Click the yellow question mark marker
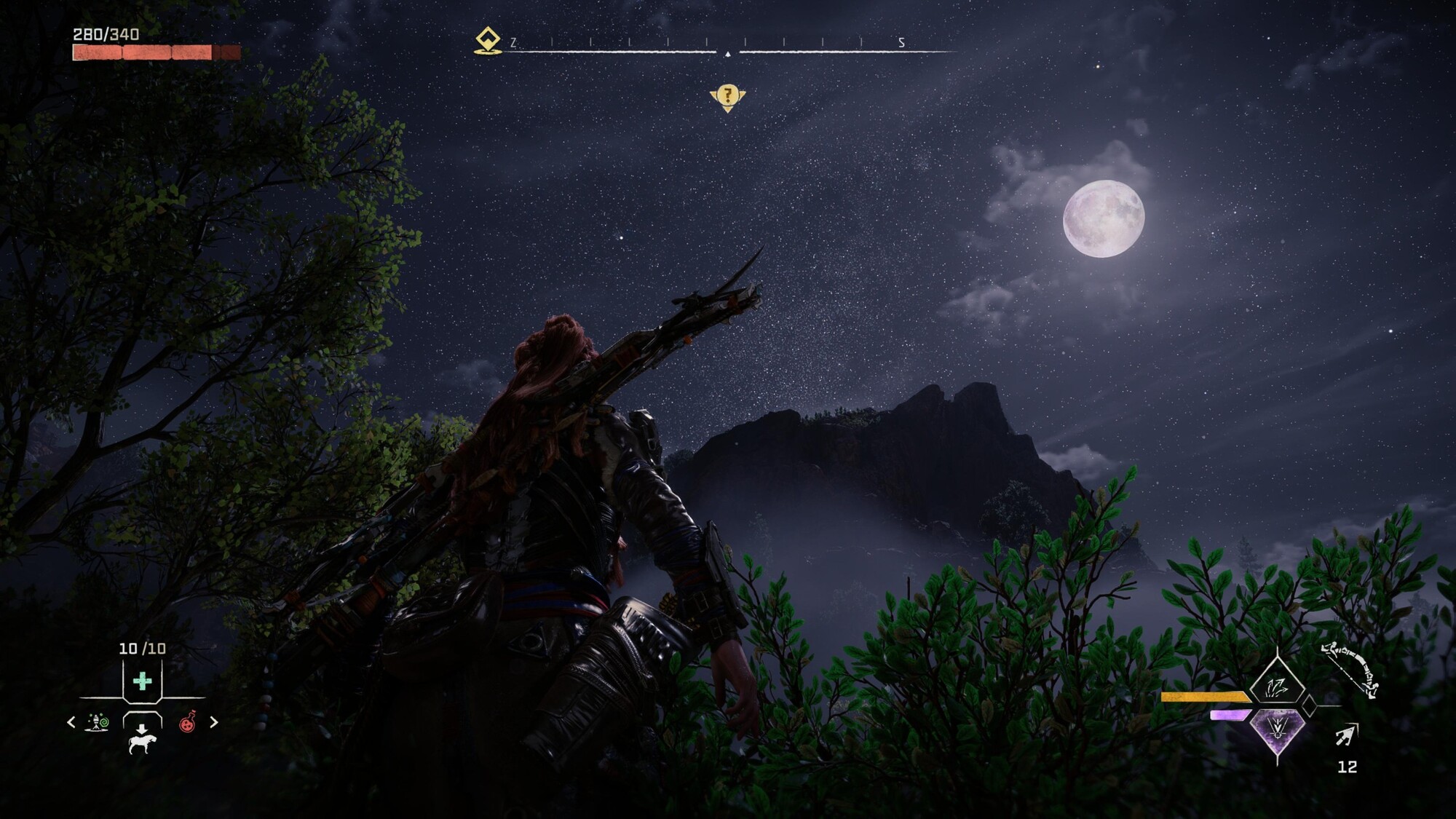Image resolution: width=1456 pixels, height=819 pixels. (x=727, y=96)
